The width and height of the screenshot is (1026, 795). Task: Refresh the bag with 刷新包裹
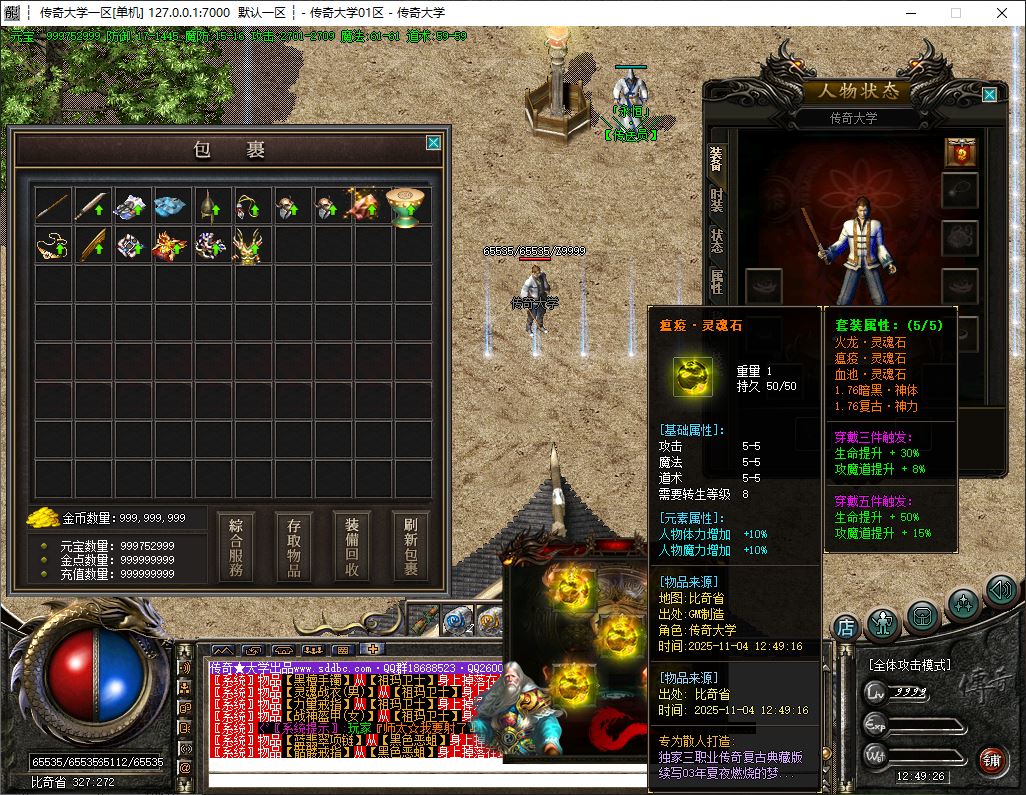pos(411,547)
